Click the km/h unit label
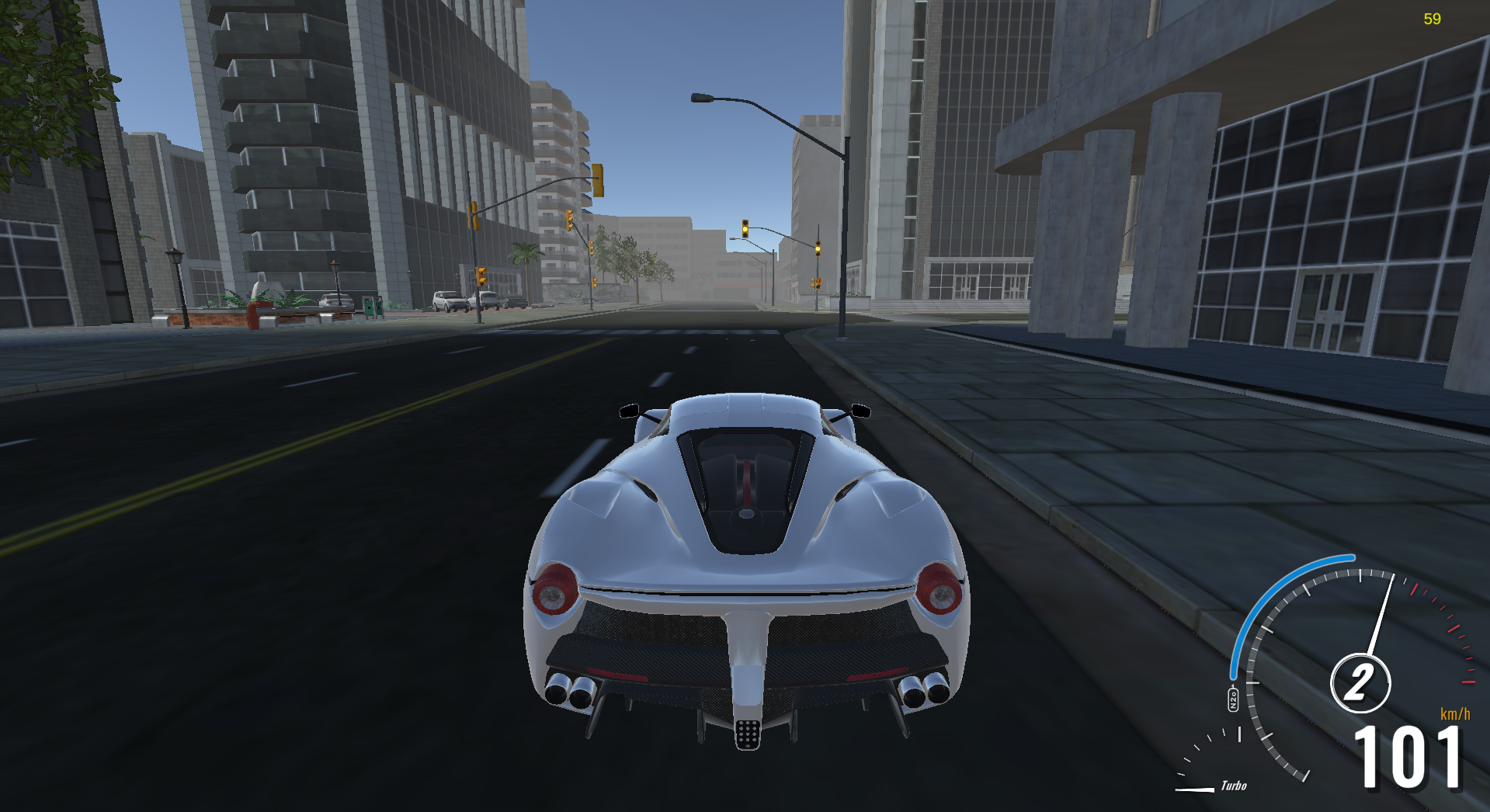Screen dimensions: 1490x812 [1456, 713]
